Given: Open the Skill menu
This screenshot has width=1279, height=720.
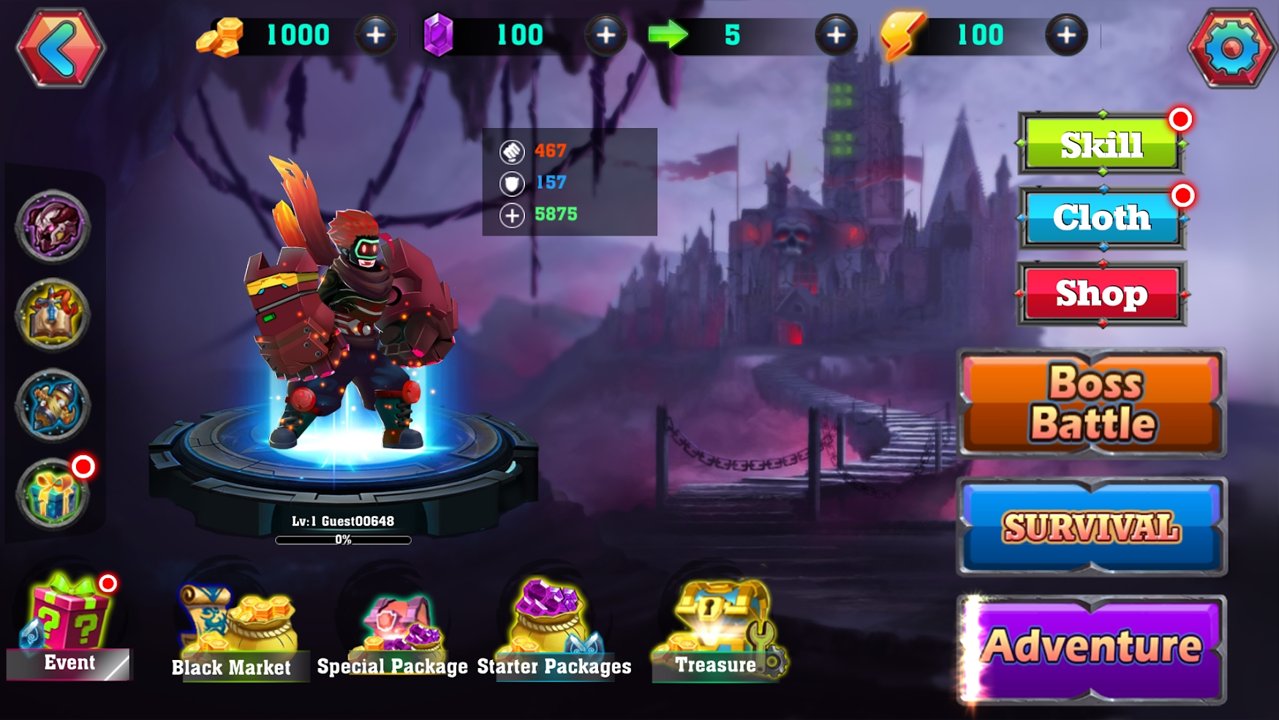Looking at the screenshot, I should (1102, 145).
